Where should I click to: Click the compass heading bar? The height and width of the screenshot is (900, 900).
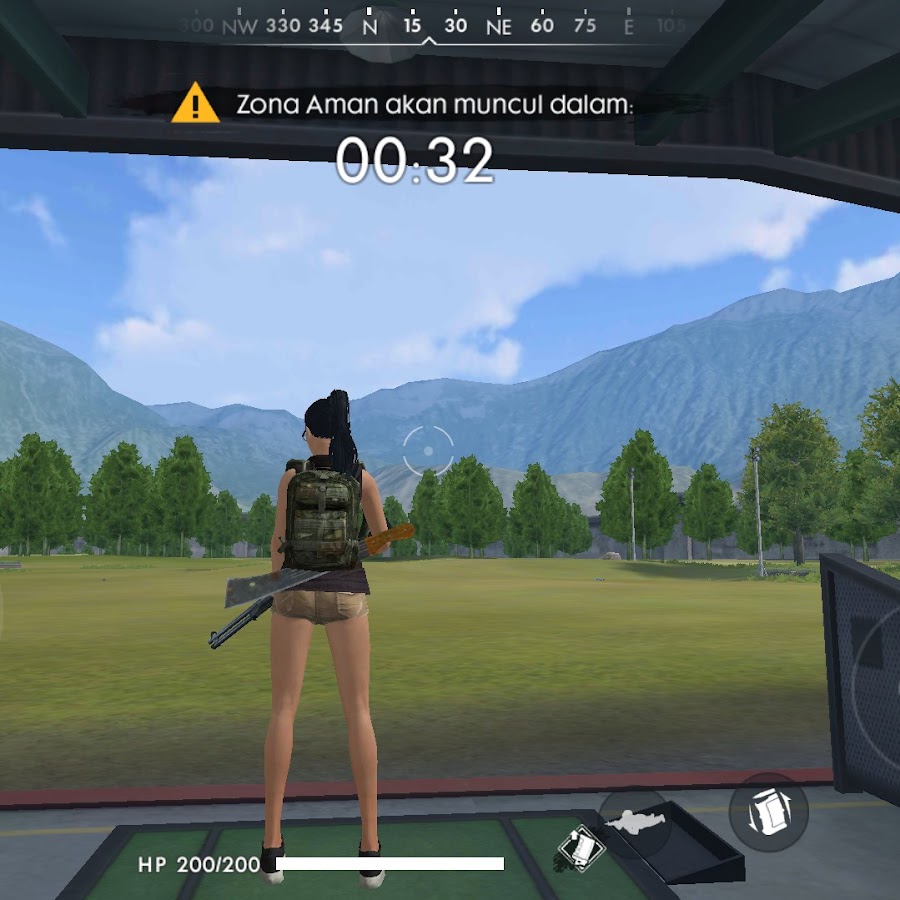430,27
